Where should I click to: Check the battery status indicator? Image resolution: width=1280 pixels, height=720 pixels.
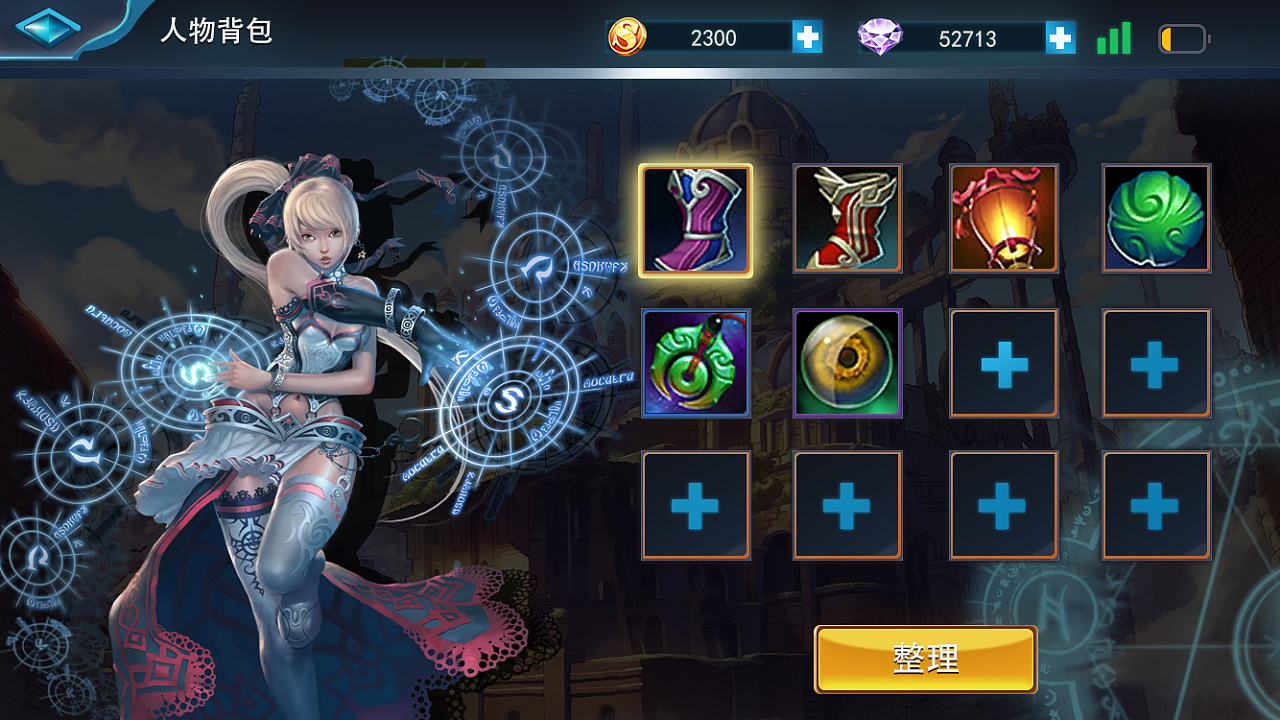pos(1183,37)
